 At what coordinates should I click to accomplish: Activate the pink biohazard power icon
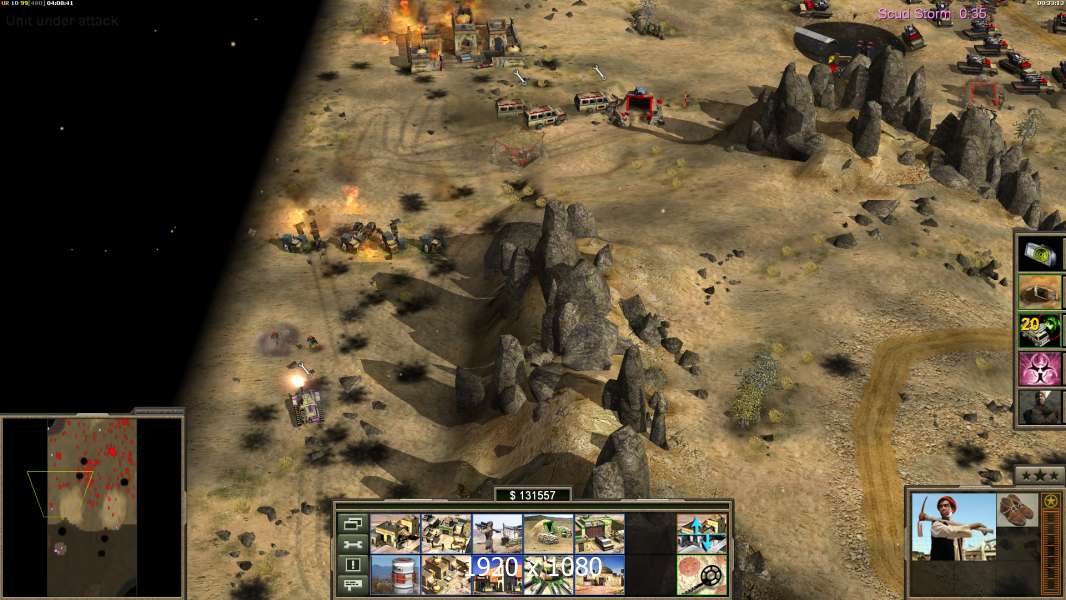point(1040,368)
